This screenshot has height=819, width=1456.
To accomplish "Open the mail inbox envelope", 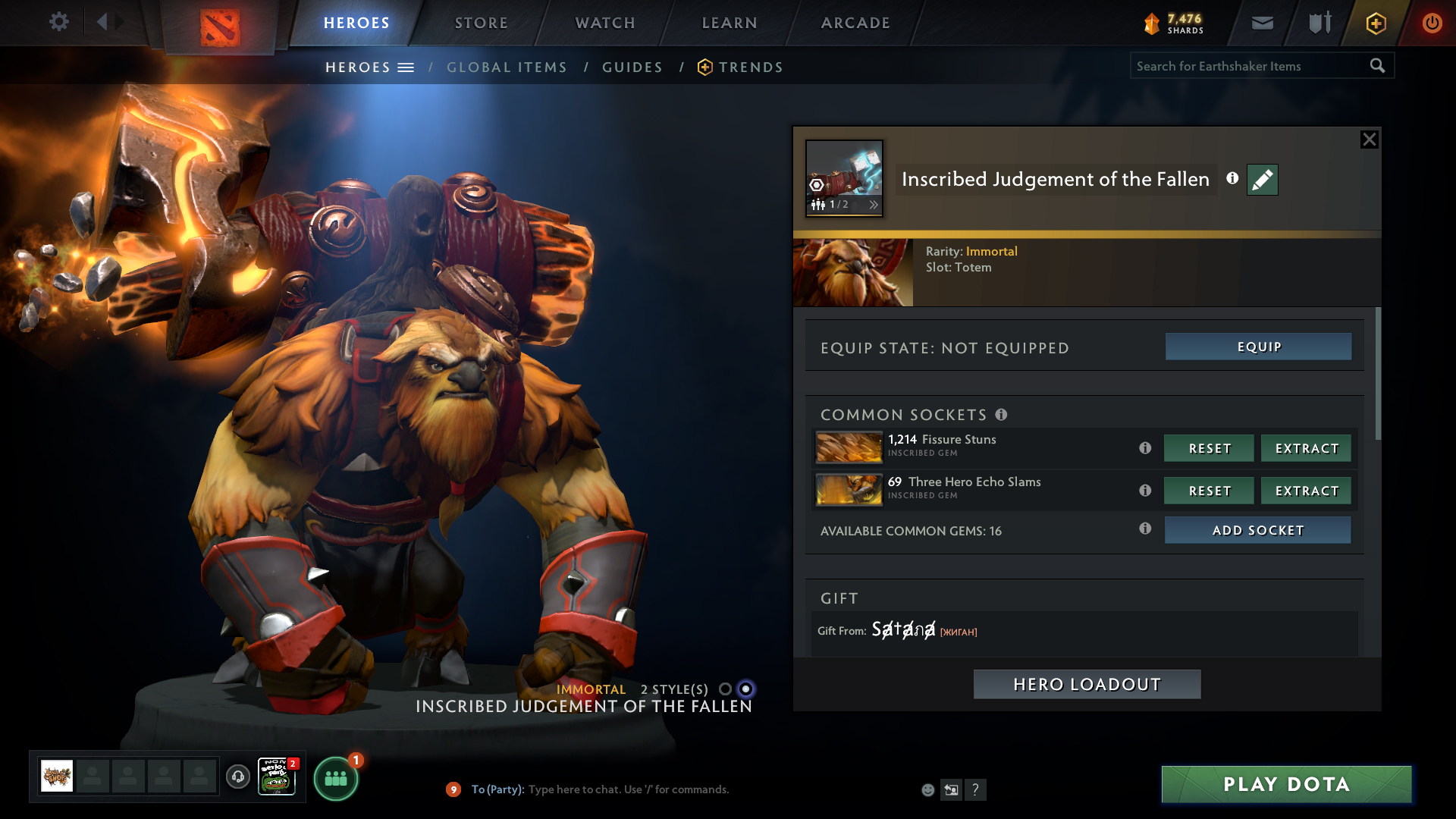I will (x=1263, y=23).
